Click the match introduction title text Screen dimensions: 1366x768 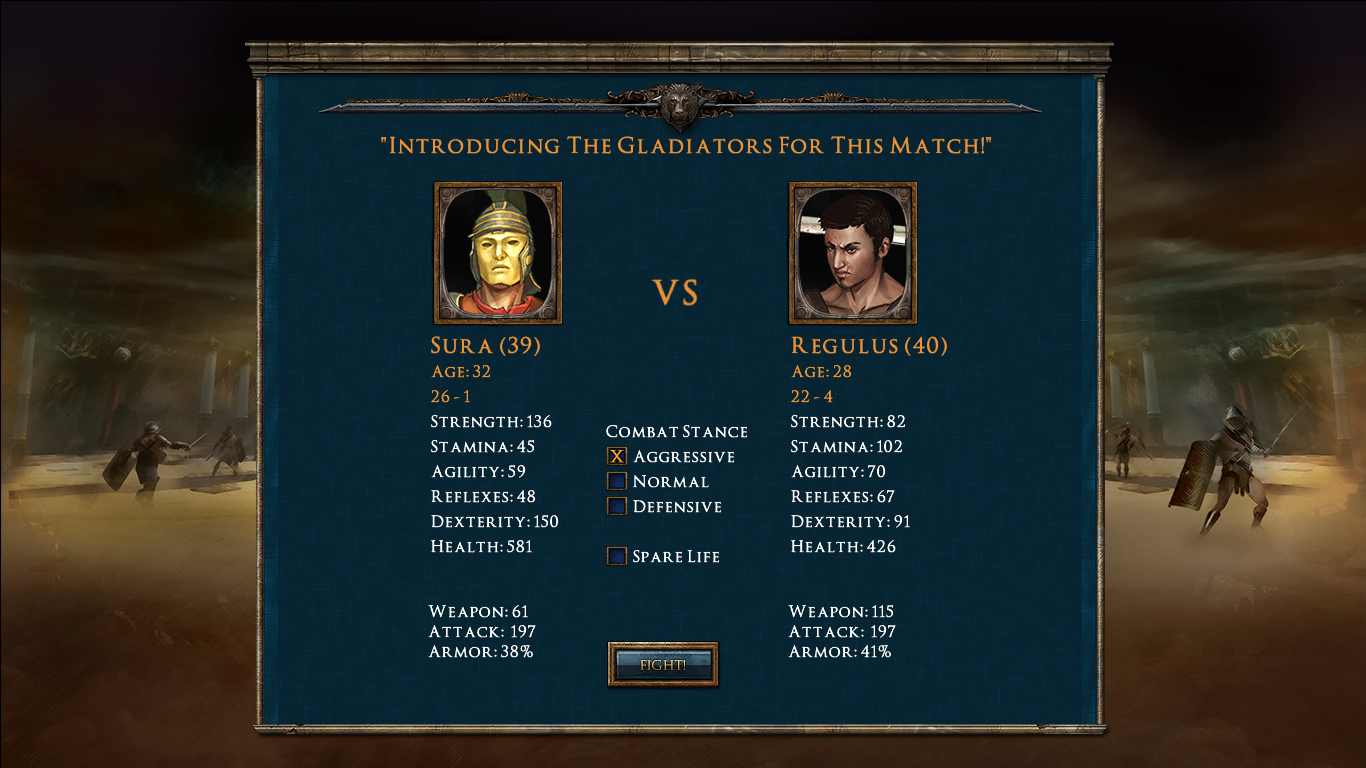pos(683,146)
